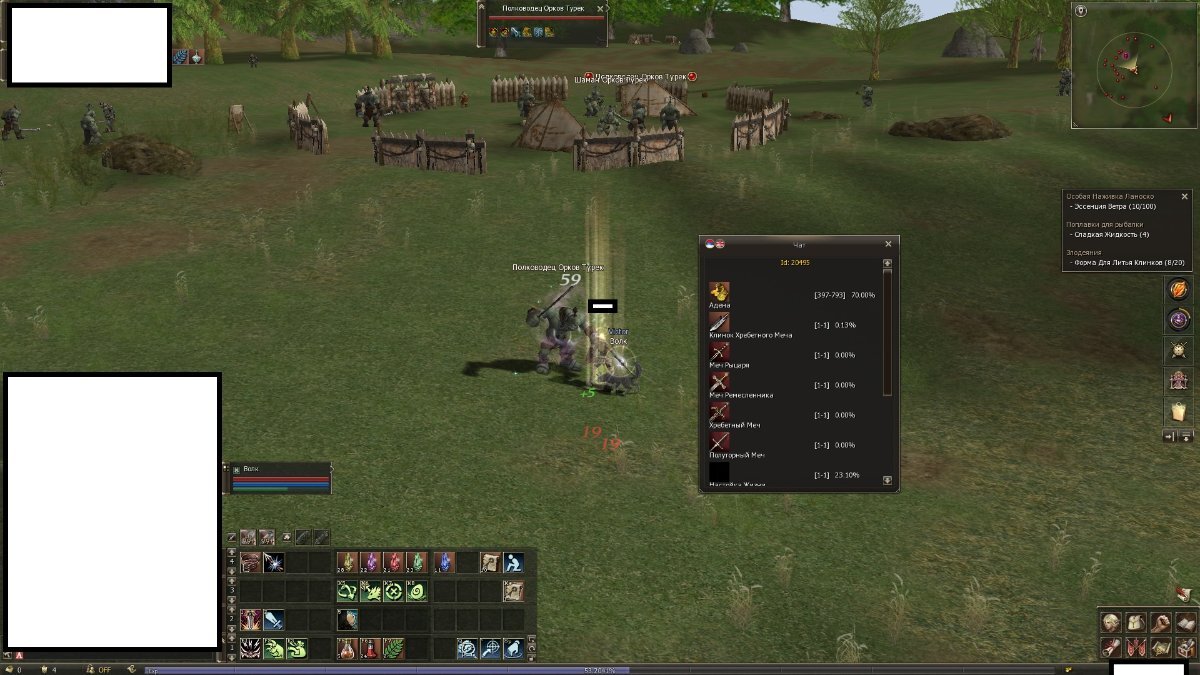Activate the sit-down action icon
1200x675 pixels.
tap(513, 562)
